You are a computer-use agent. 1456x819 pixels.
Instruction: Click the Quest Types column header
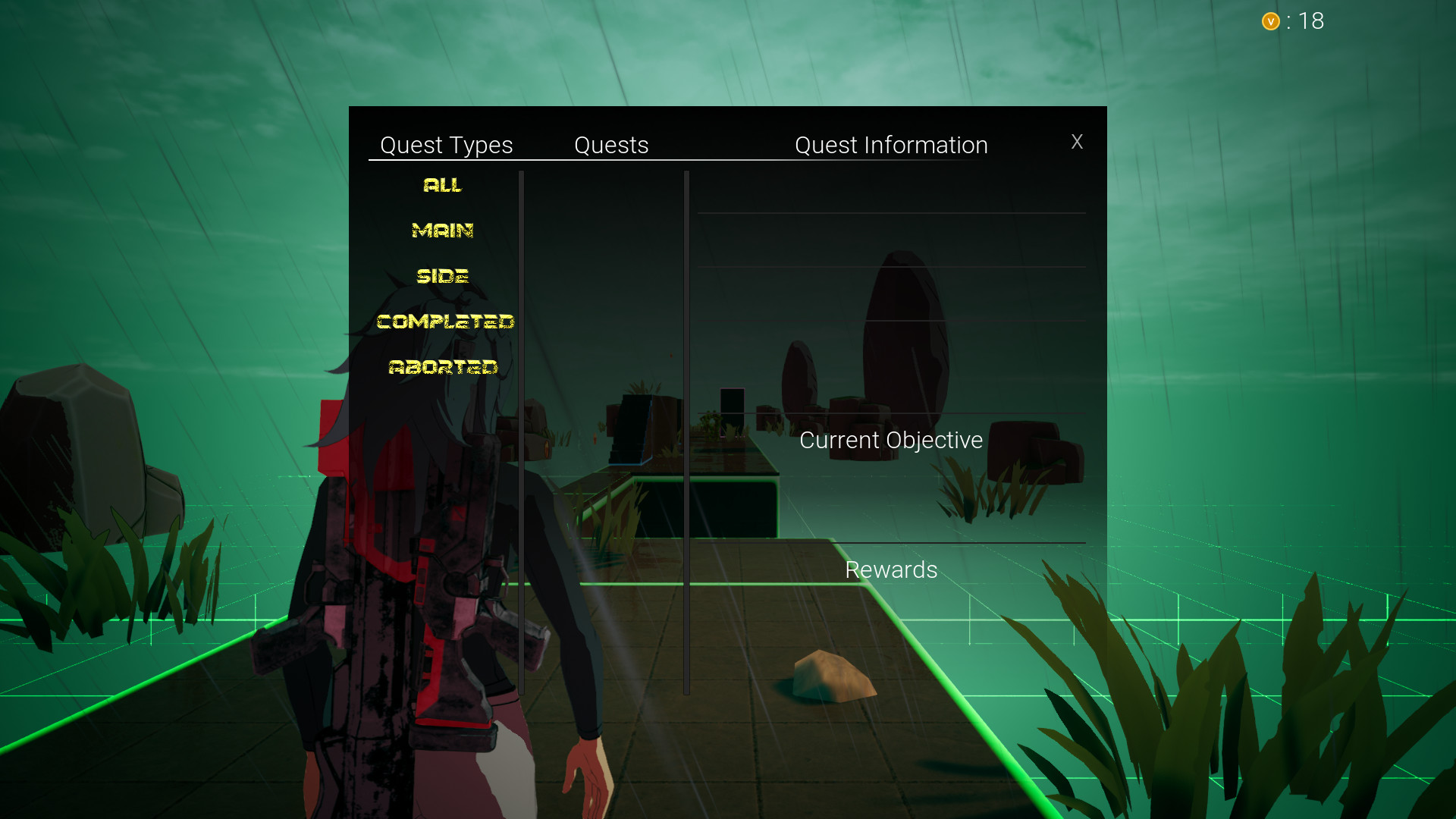[447, 145]
